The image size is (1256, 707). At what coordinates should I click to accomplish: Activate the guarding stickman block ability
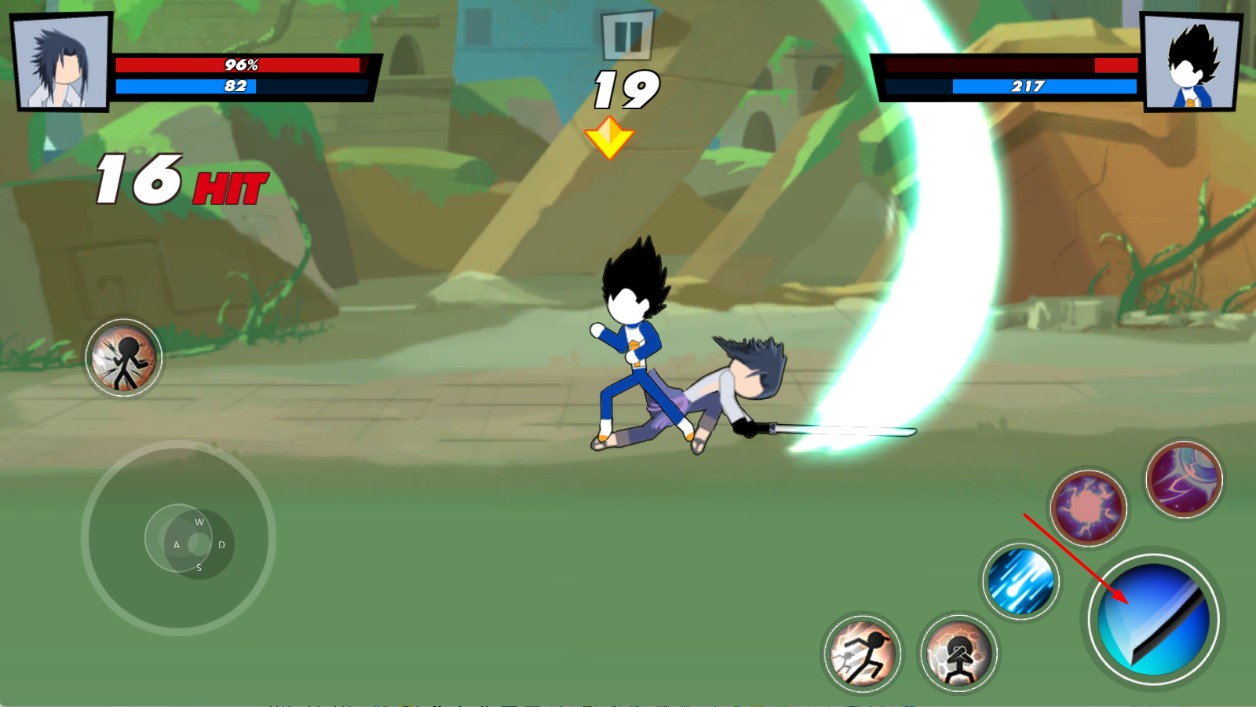point(958,654)
